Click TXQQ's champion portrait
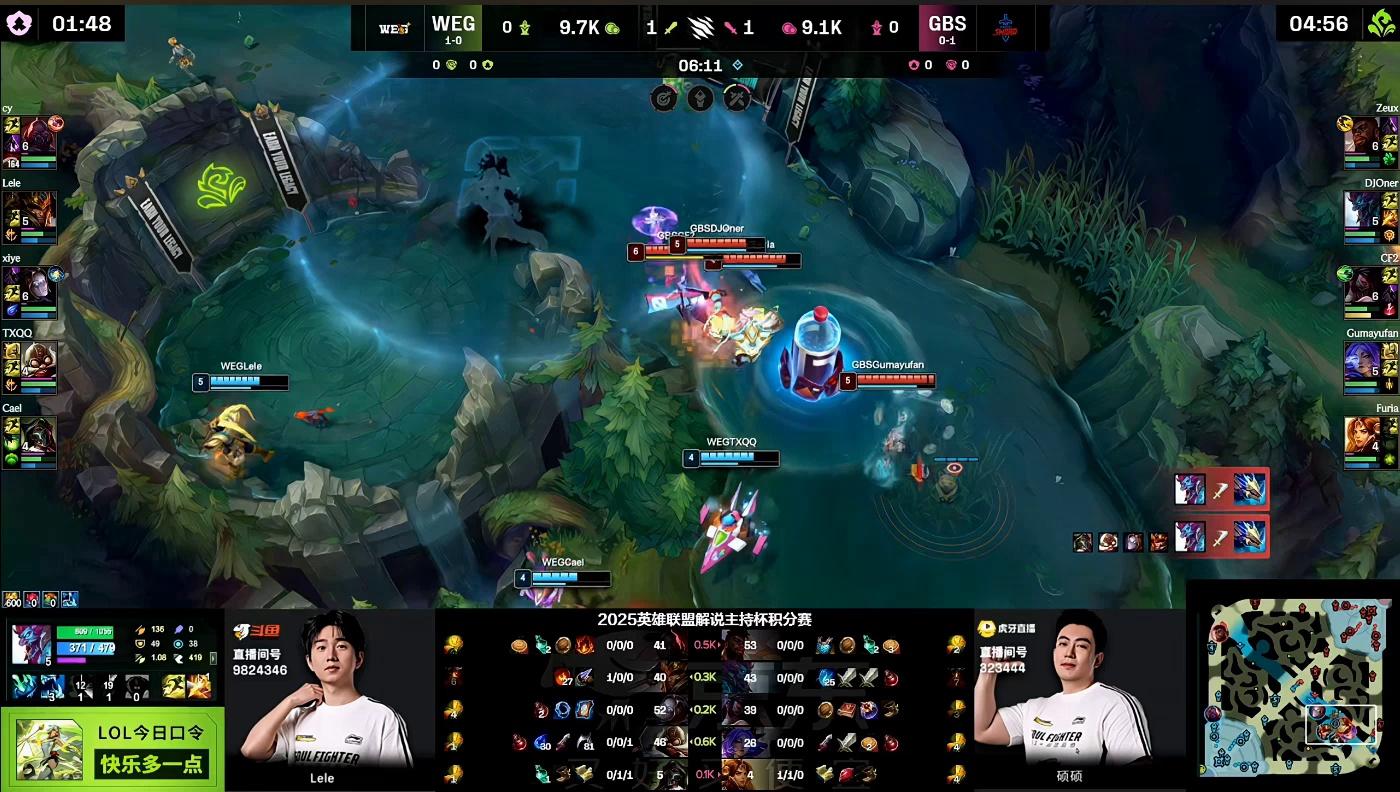This screenshot has width=1400, height=792. [x=40, y=360]
